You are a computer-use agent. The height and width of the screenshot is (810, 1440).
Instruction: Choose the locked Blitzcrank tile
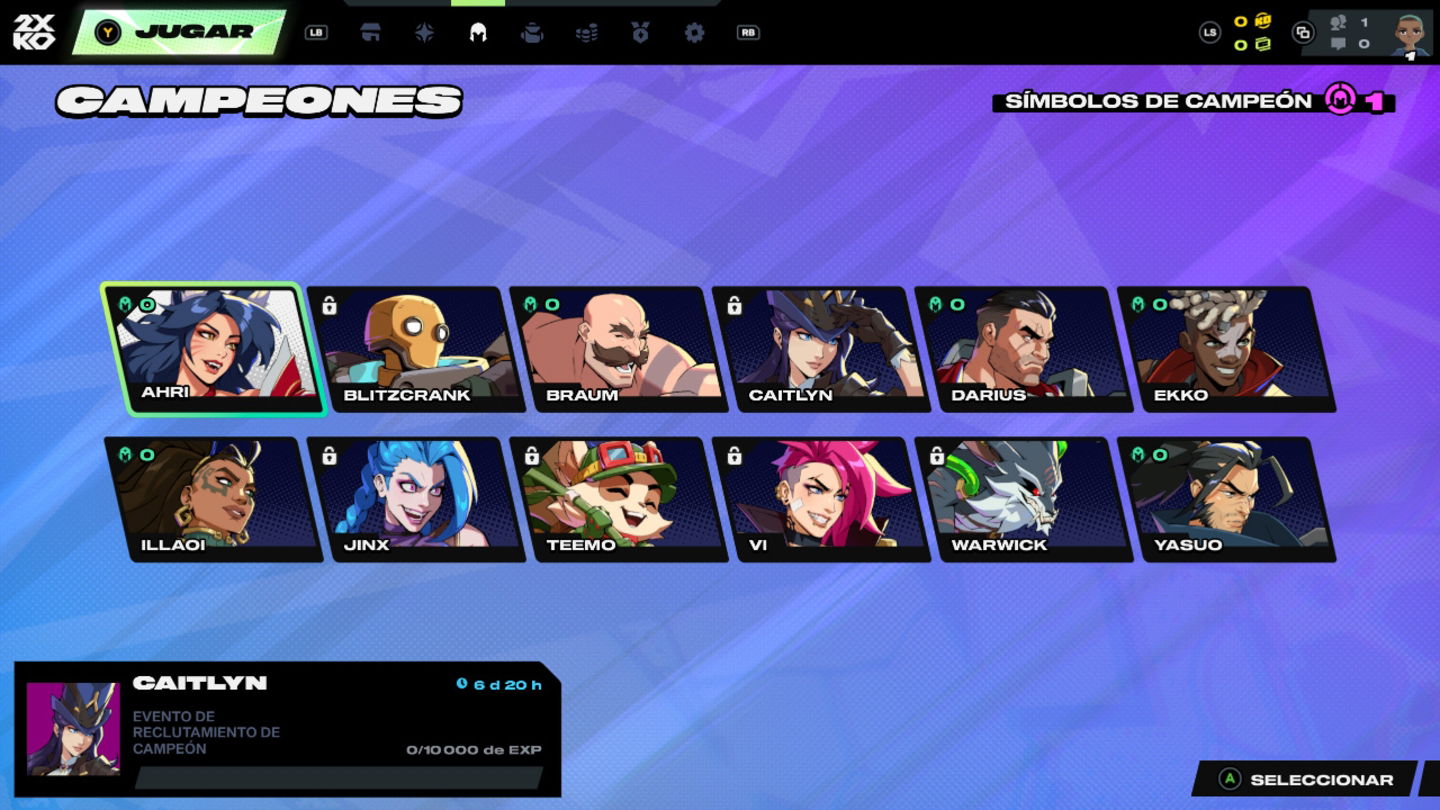[x=416, y=348]
